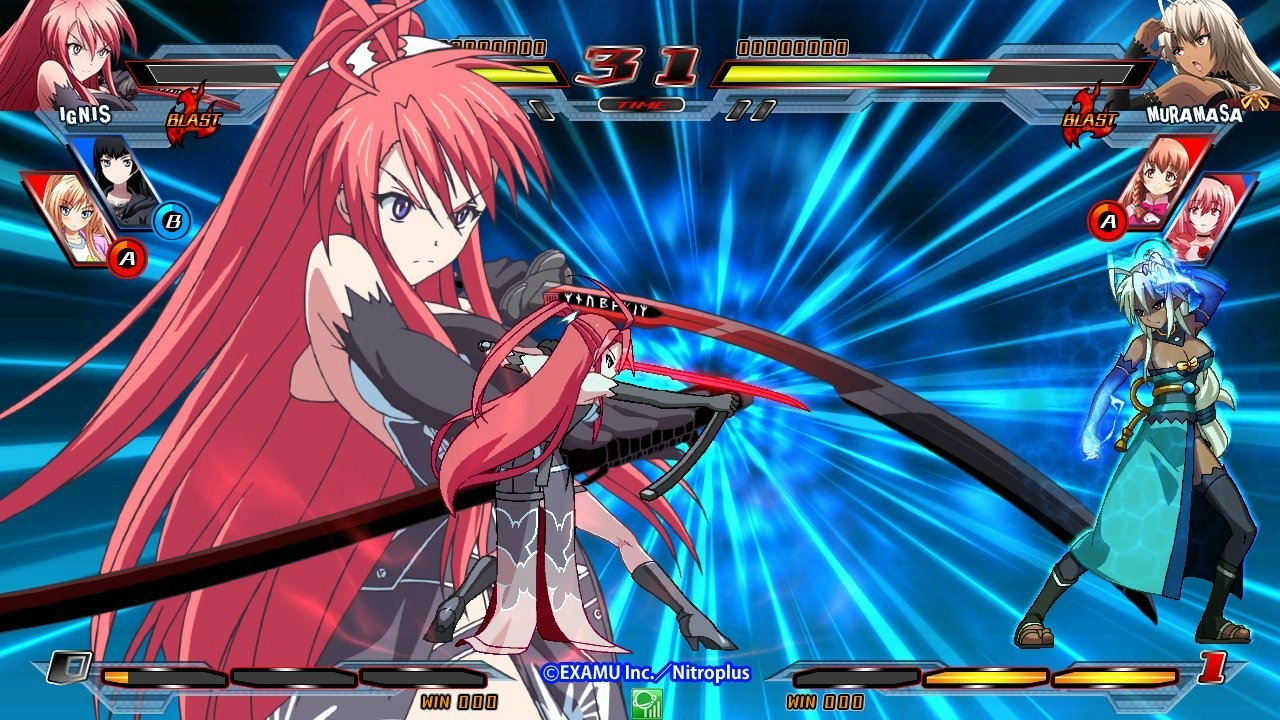Click the green network signal icon
1280x720 pixels.
tap(646, 703)
